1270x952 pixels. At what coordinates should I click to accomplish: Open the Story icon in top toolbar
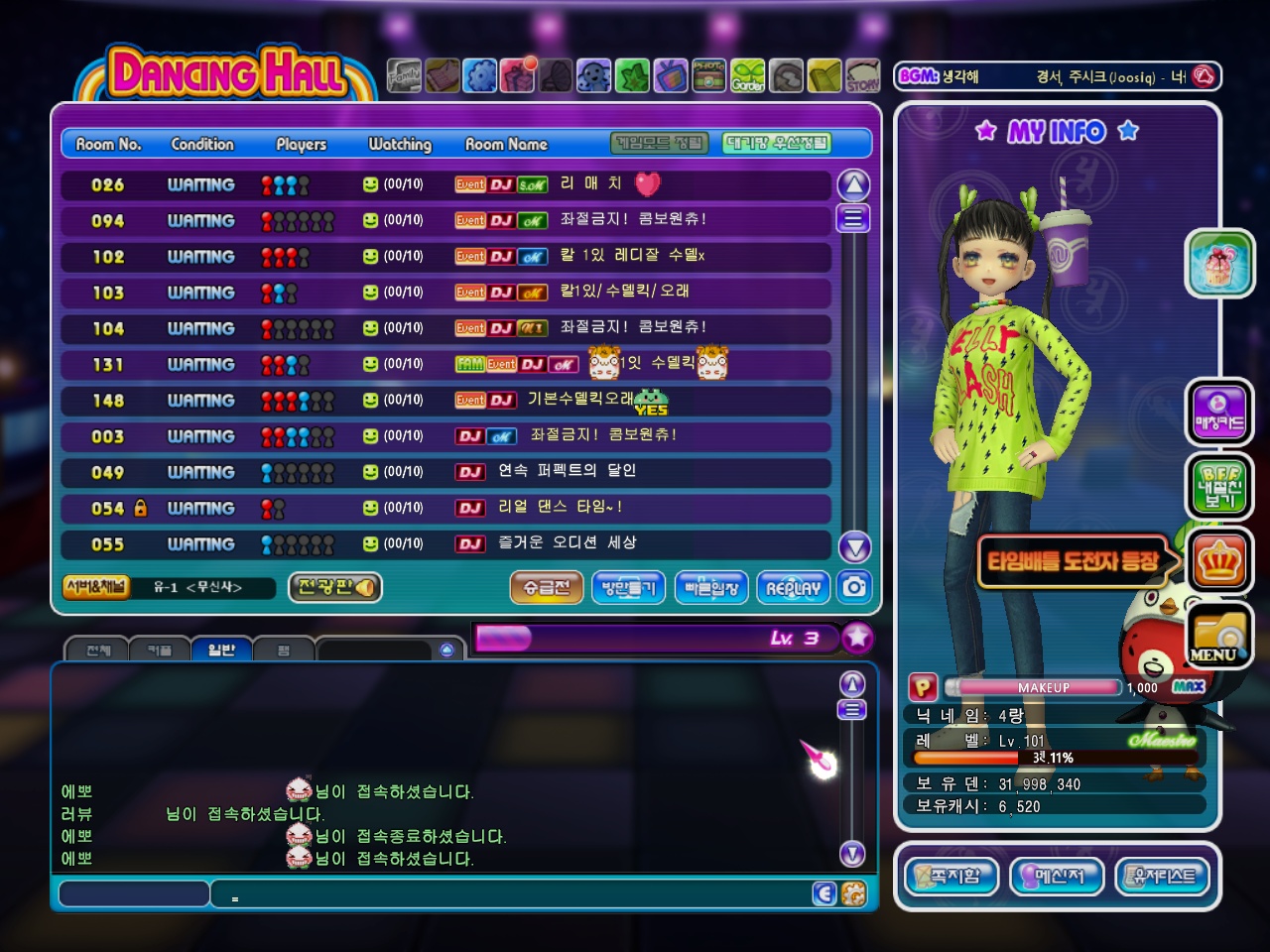(862, 76)
